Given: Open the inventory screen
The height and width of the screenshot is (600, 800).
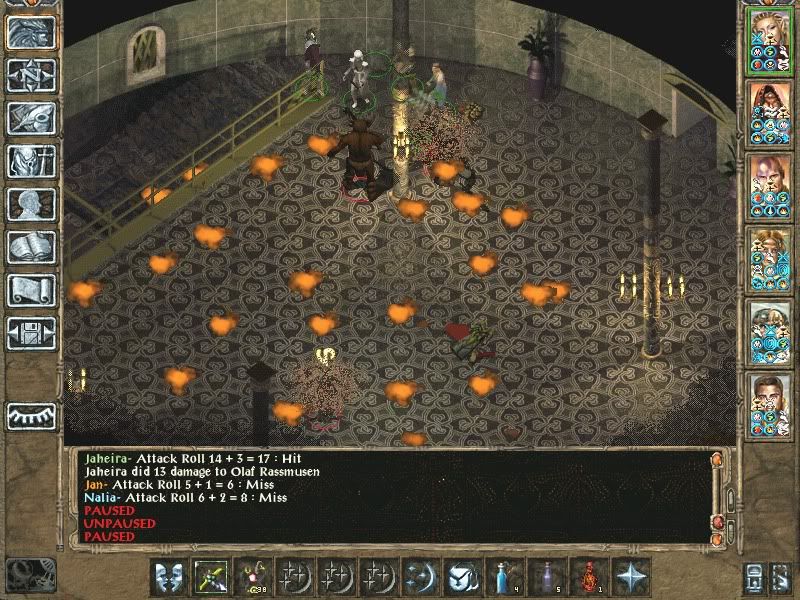Looking at the screenshot, I should (32, 161).
